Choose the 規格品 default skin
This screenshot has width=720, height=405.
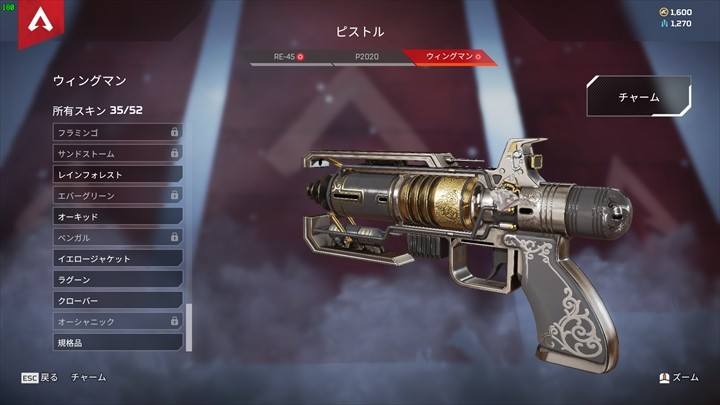[116, 342]
